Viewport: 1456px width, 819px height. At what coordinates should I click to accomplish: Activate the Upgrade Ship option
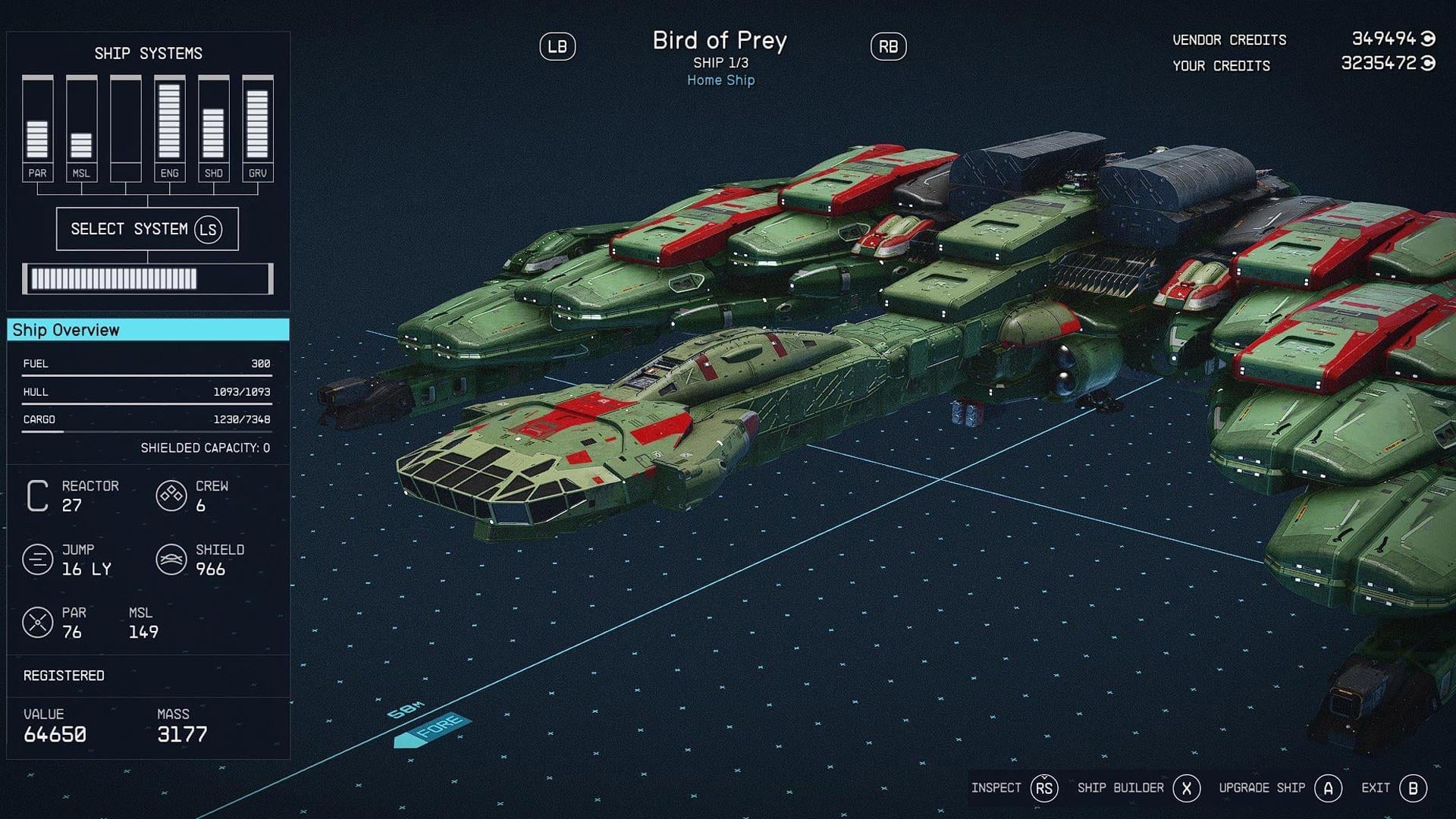tap(1279, 789)
